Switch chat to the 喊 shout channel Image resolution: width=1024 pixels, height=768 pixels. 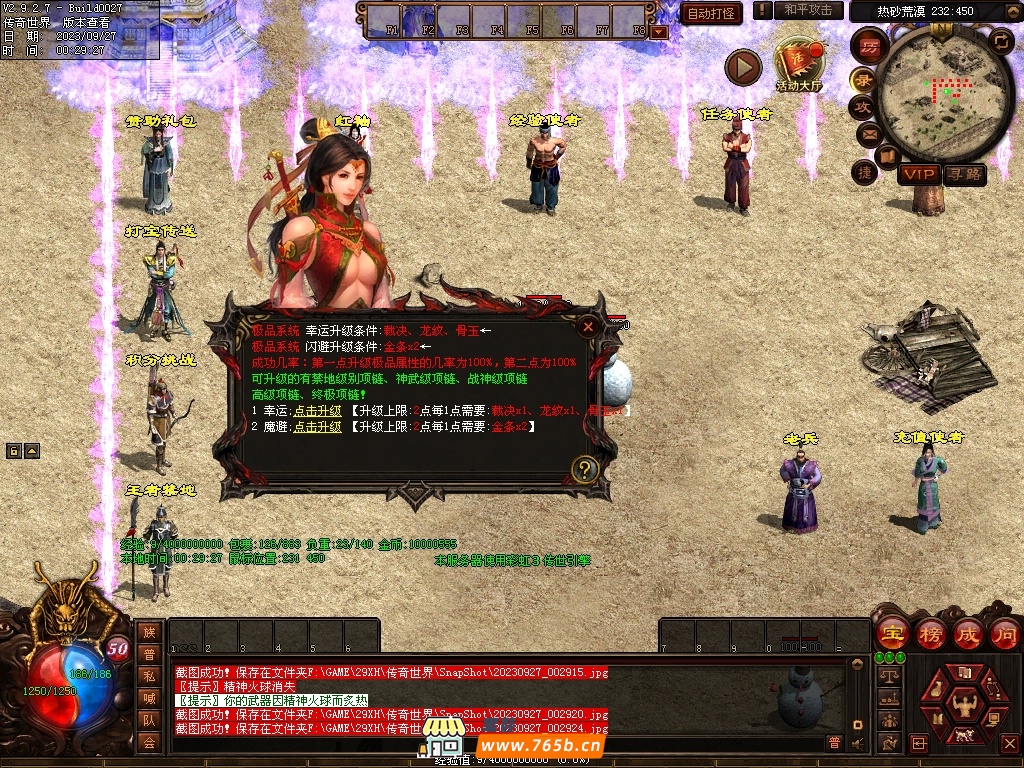click(149, 698)
